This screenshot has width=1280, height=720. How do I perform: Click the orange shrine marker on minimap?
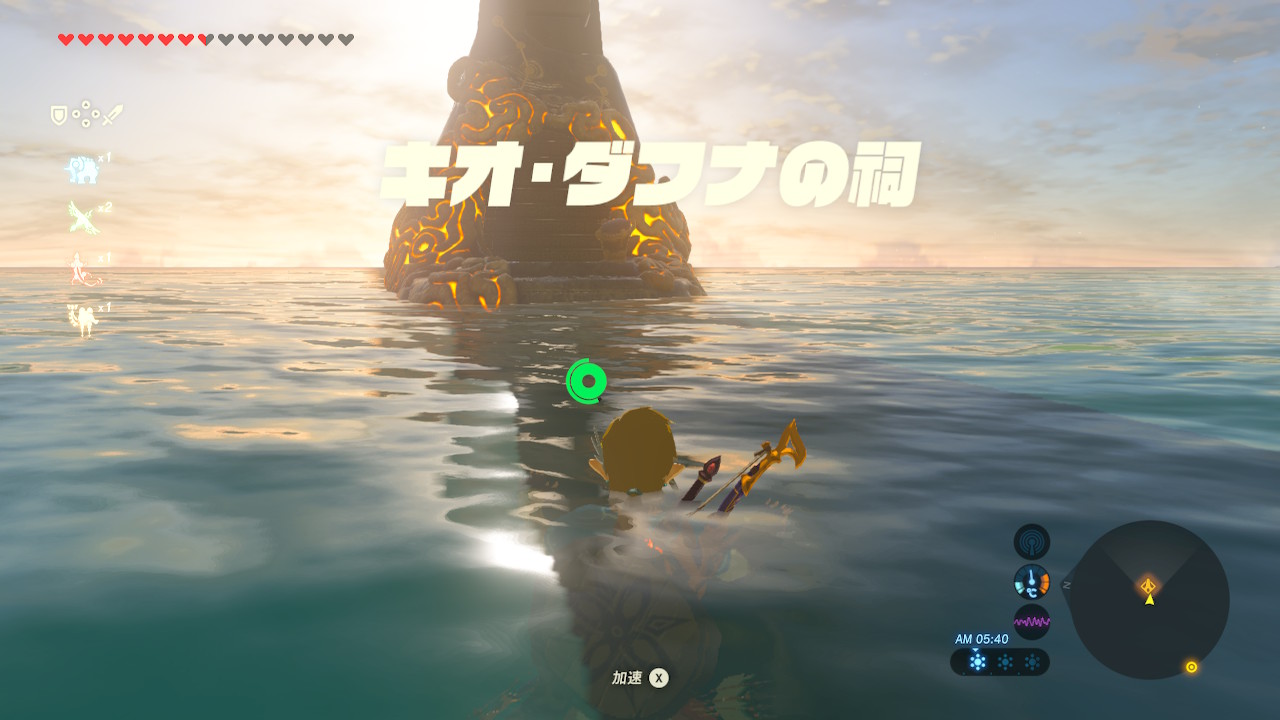[1149, 585]
